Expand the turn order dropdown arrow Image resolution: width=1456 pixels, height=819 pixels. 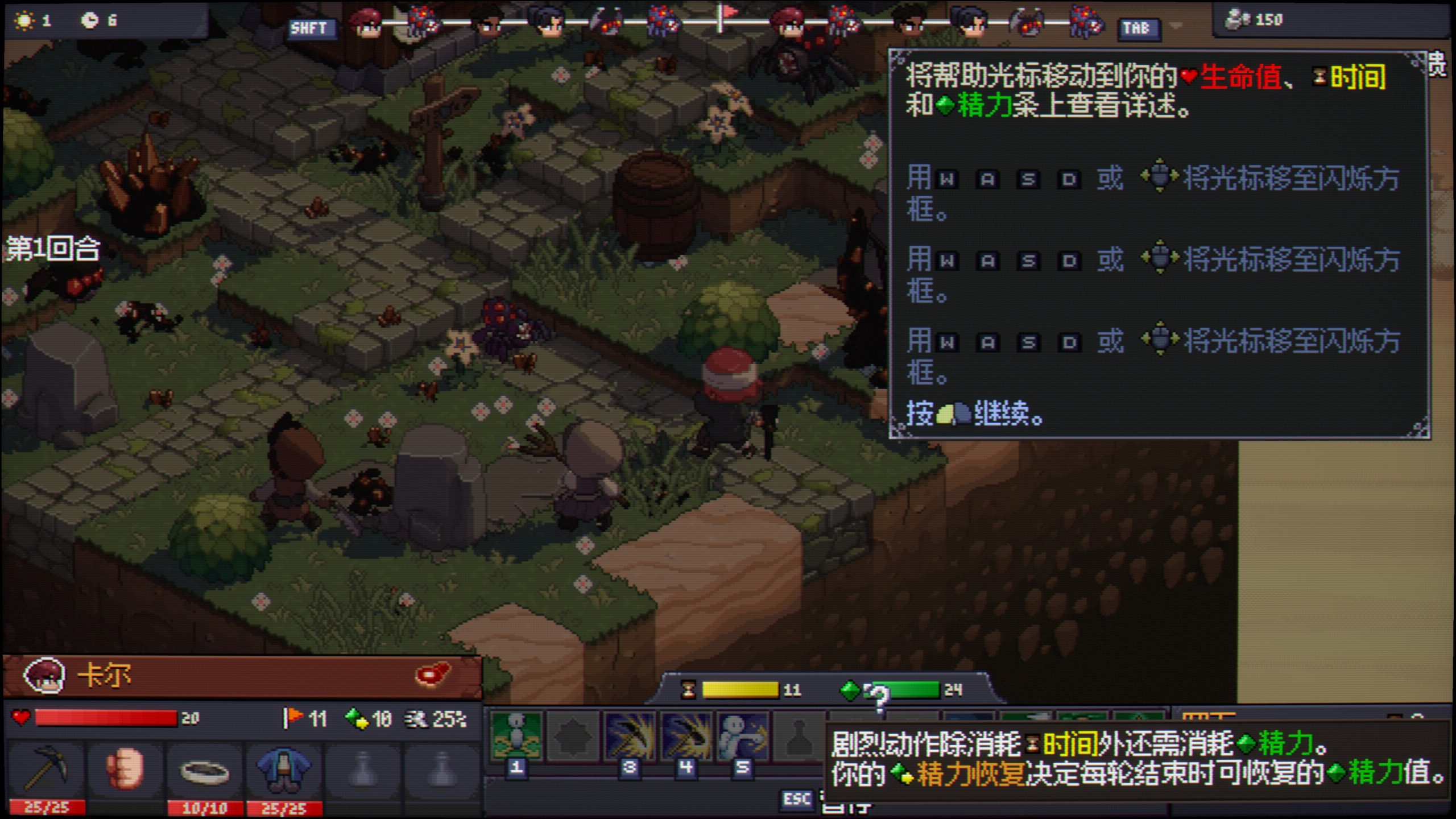tap(1176, 26)
